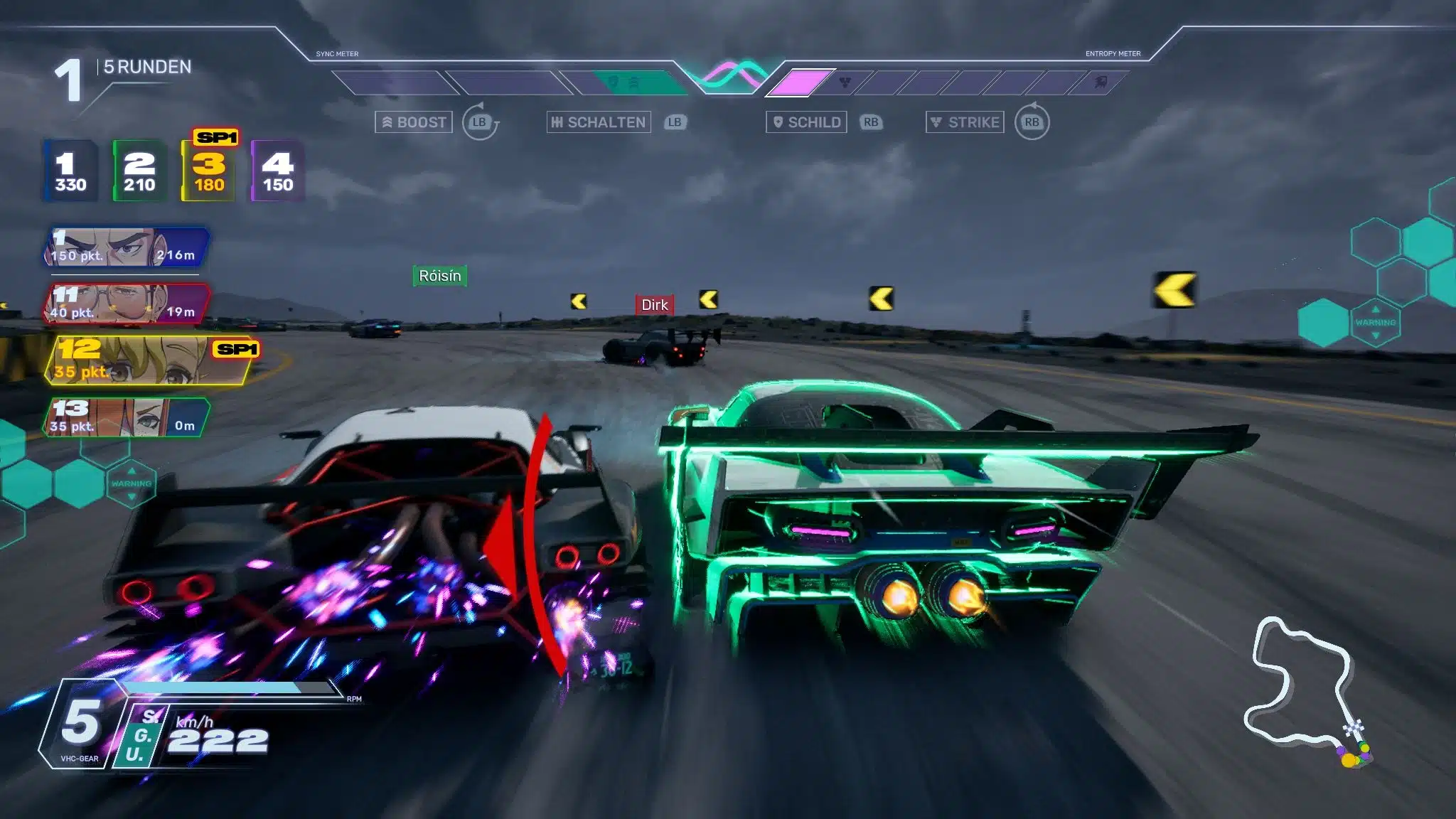Click the Róisín player name tag

(x=440, y=276)
